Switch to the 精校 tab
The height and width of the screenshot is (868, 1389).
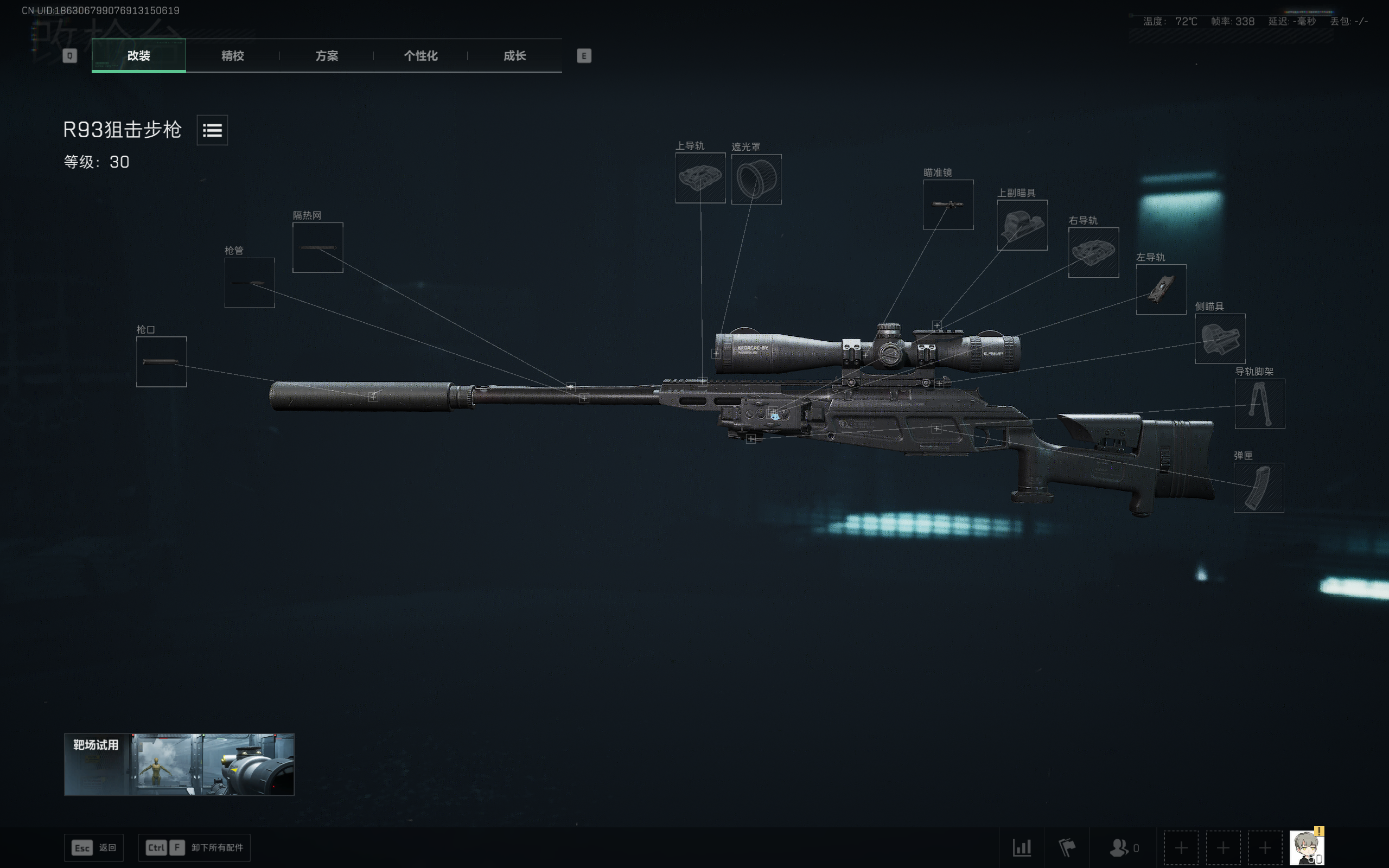point(232,56)
